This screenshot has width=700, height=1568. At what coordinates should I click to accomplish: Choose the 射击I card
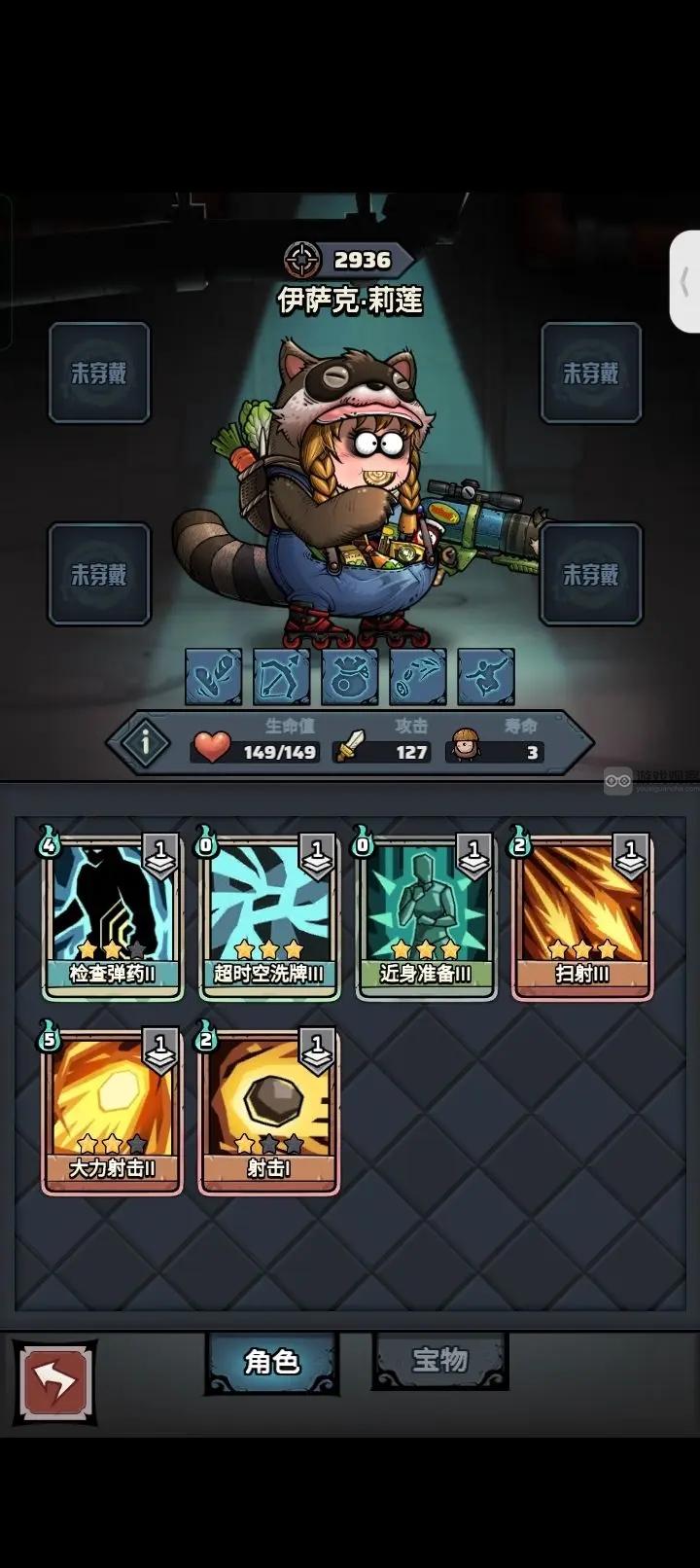[x=269, y=1109]
